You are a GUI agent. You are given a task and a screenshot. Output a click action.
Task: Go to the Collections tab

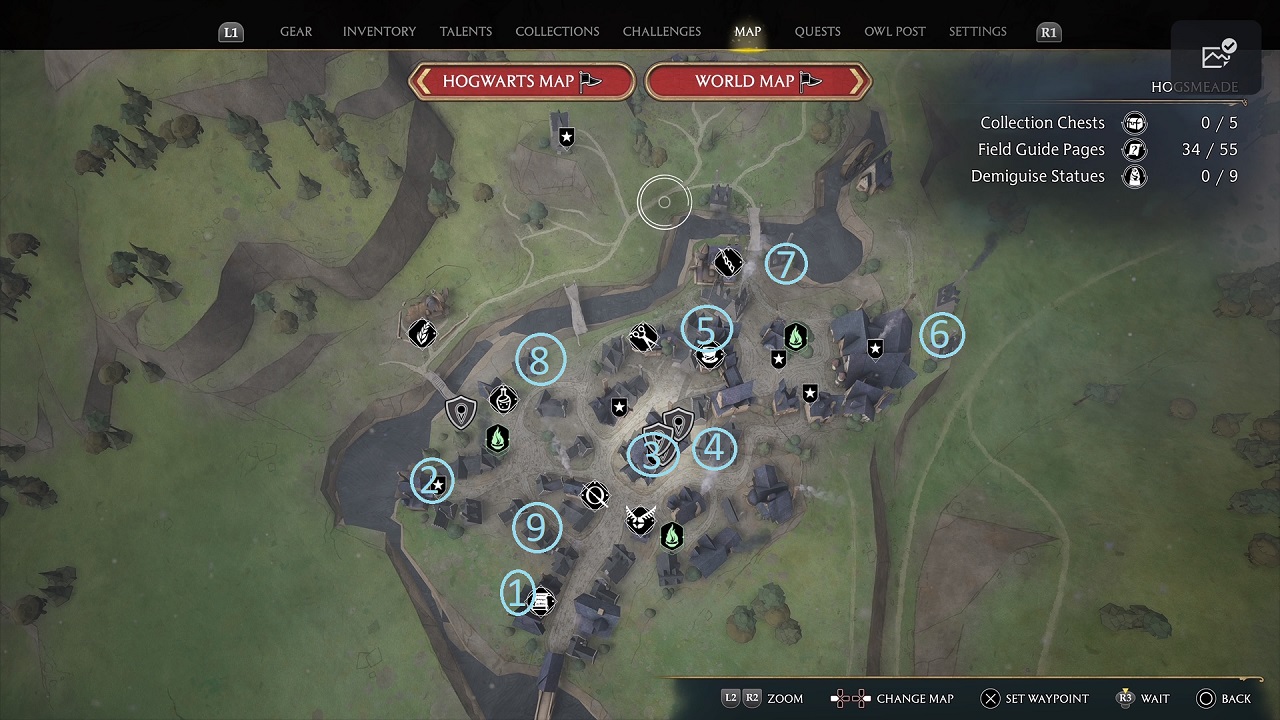pyautogui.click(x=557, y=32)
